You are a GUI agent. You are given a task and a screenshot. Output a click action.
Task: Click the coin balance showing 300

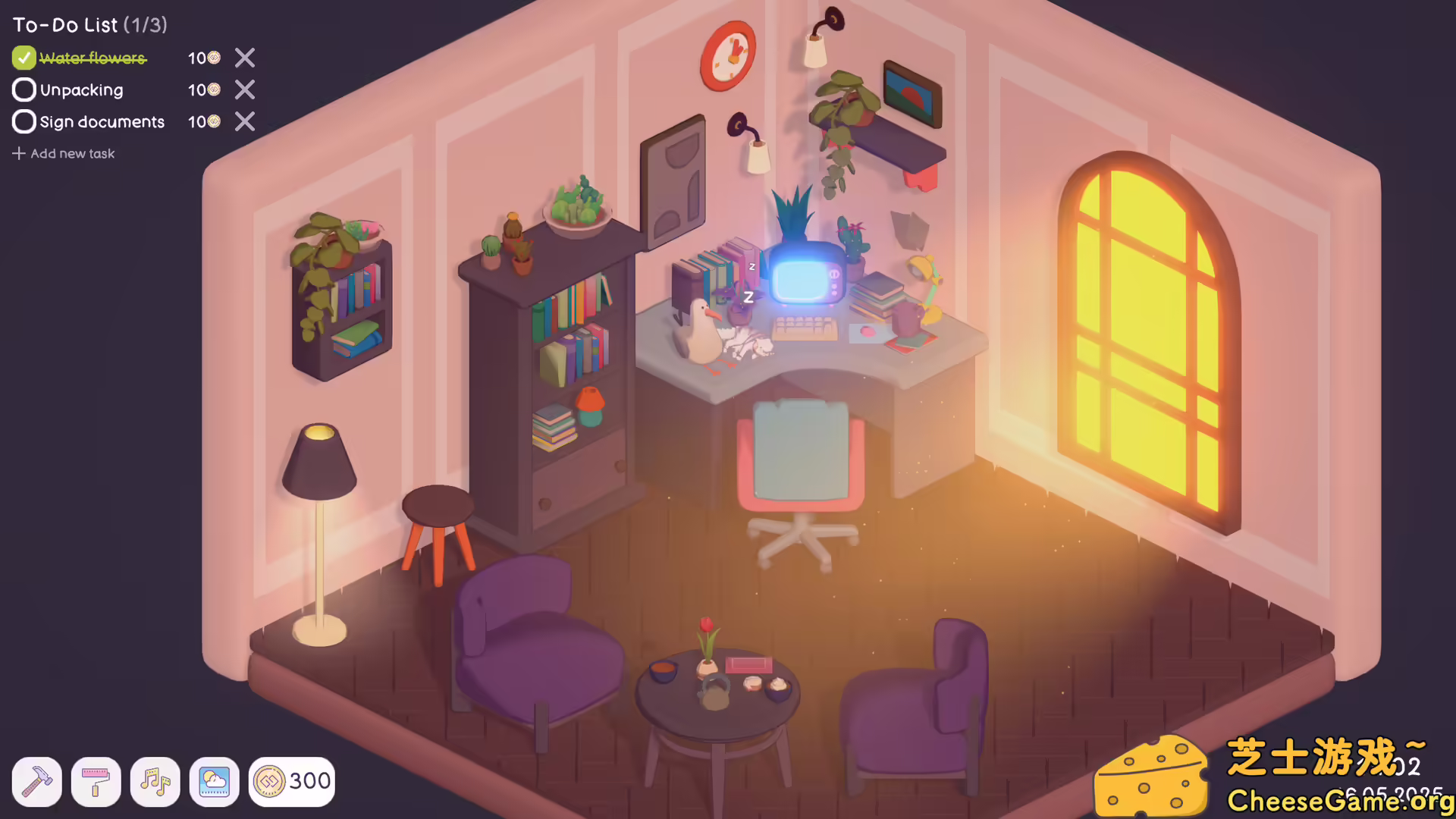tap(292, 780)
